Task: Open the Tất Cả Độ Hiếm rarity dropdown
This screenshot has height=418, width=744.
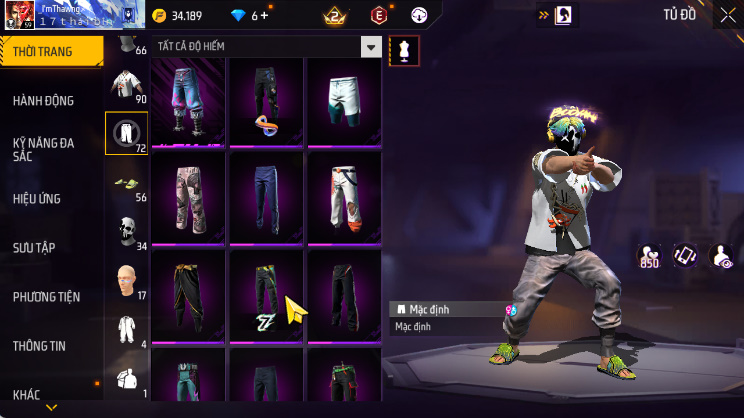Action: pyautogui.click(x=371, y=47)
